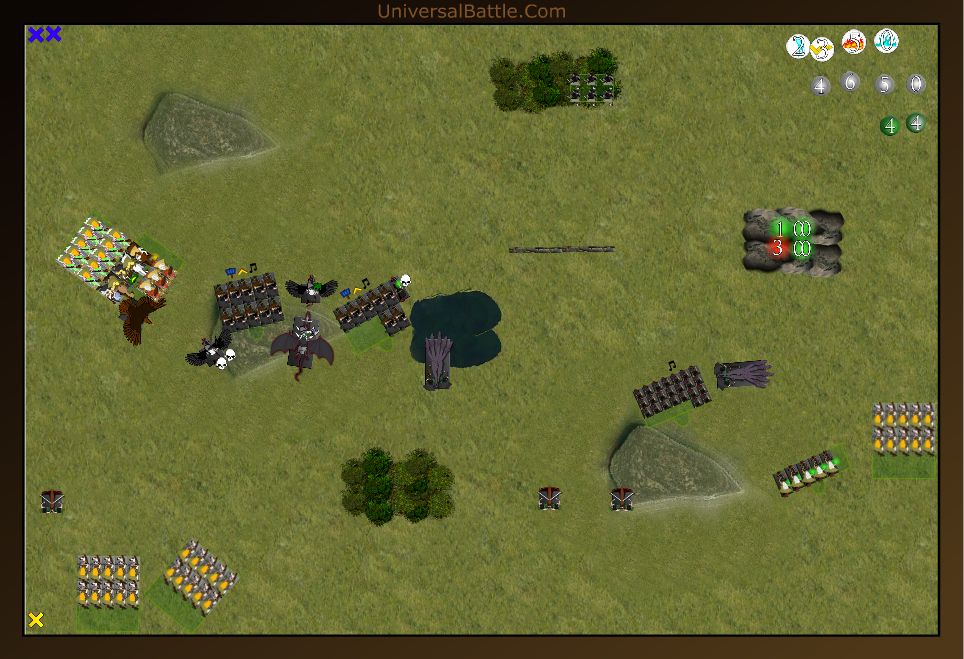The width and height of the screenshot is (964, 659).
Task: Select the grey counter showing 6
Action: pos(850,82)
